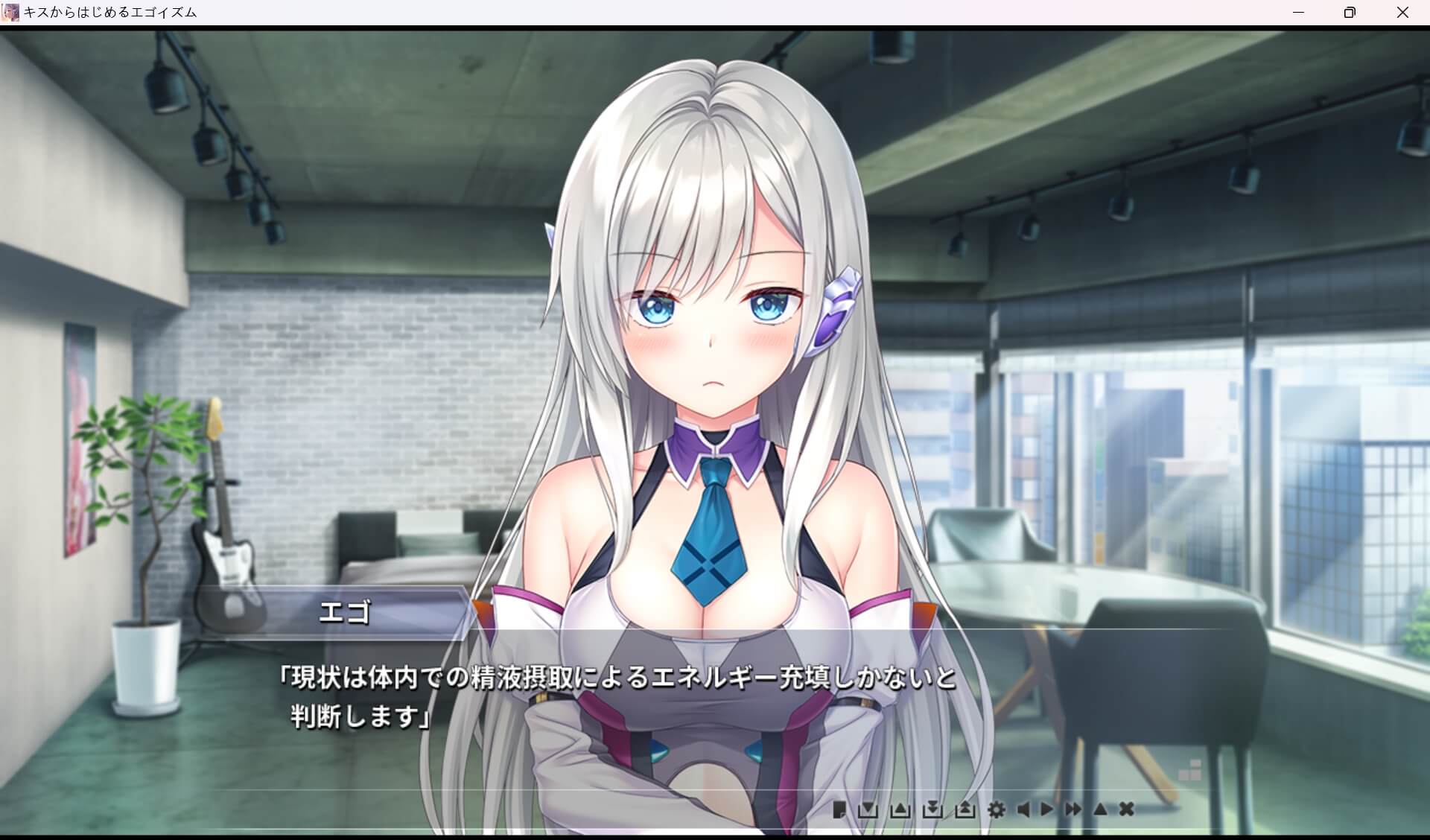1430x840 pixels.
Task: Mute voice playback with the speaker icon
Action: tap(1023, 811)
